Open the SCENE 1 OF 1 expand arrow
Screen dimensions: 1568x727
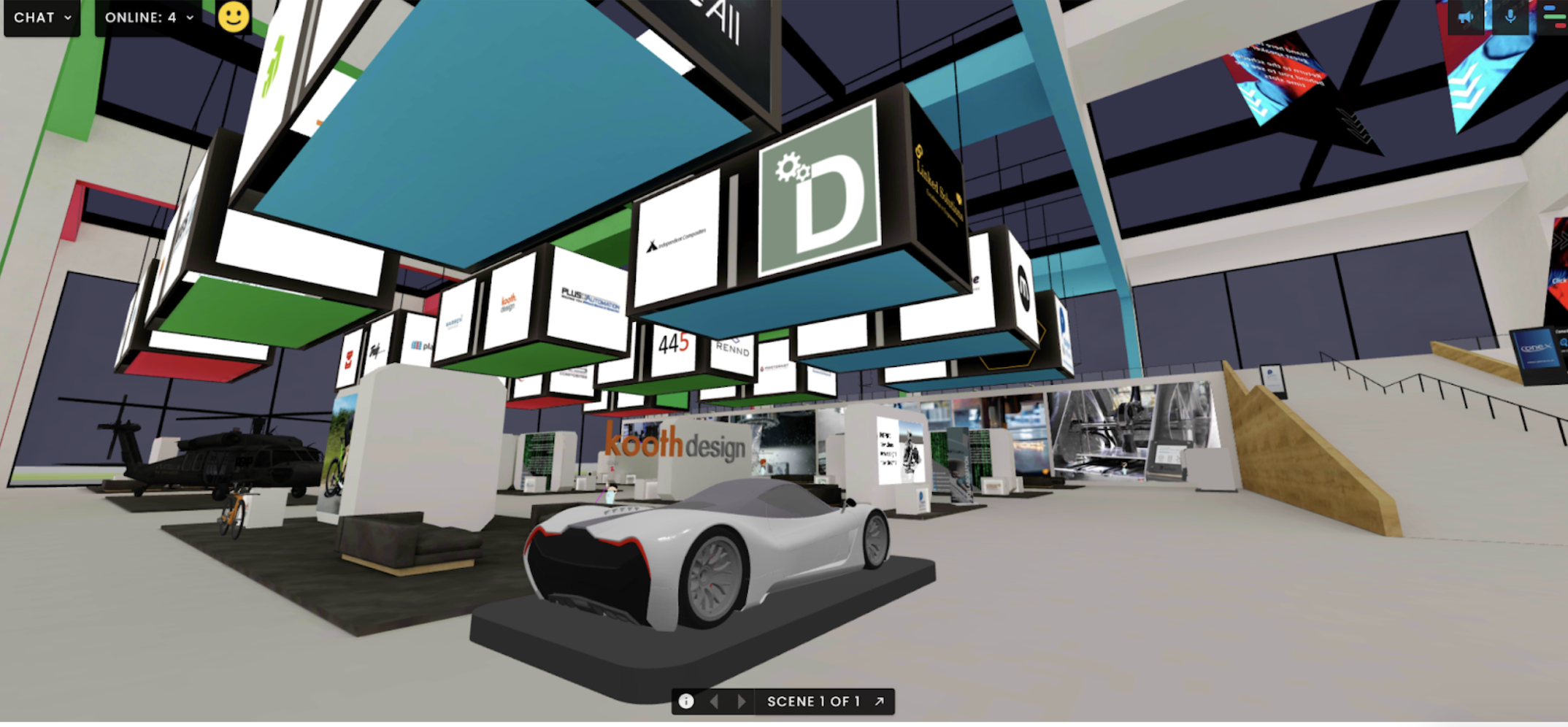(880, 701)
